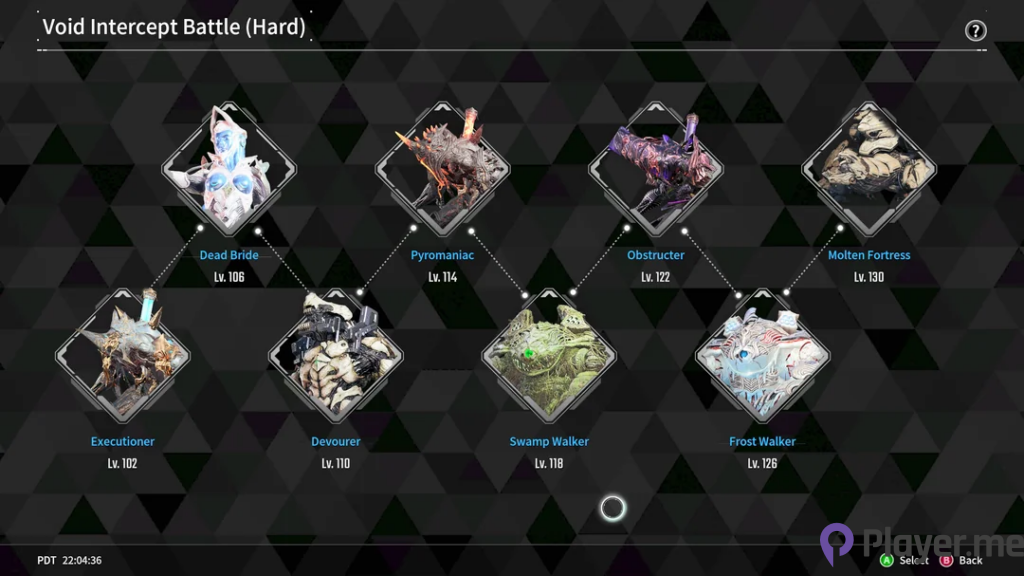
Task: Choose the Obstructer boss portrait
Action: point(656,168)
